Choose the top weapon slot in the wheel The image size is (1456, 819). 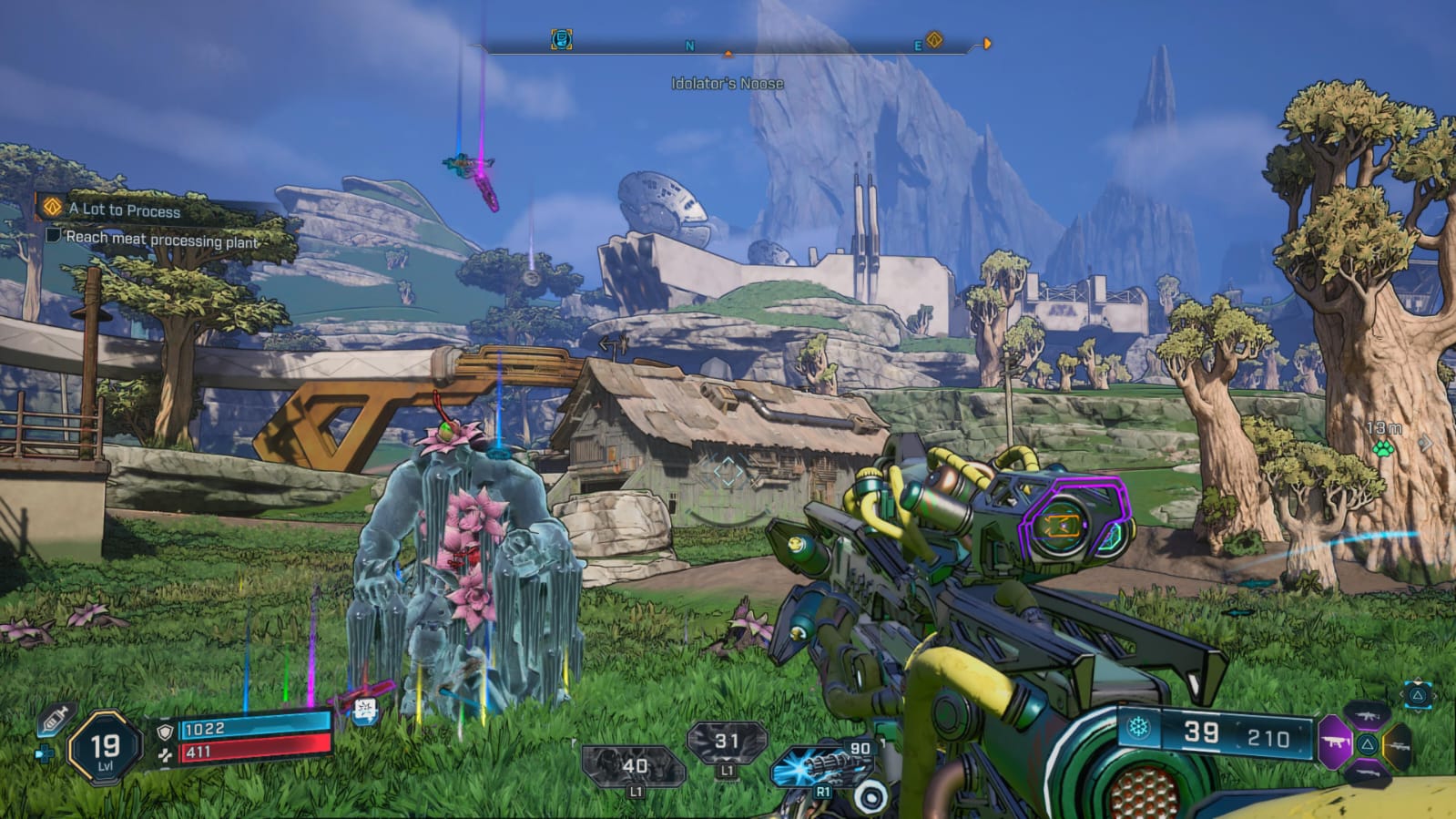point(1368,715)
